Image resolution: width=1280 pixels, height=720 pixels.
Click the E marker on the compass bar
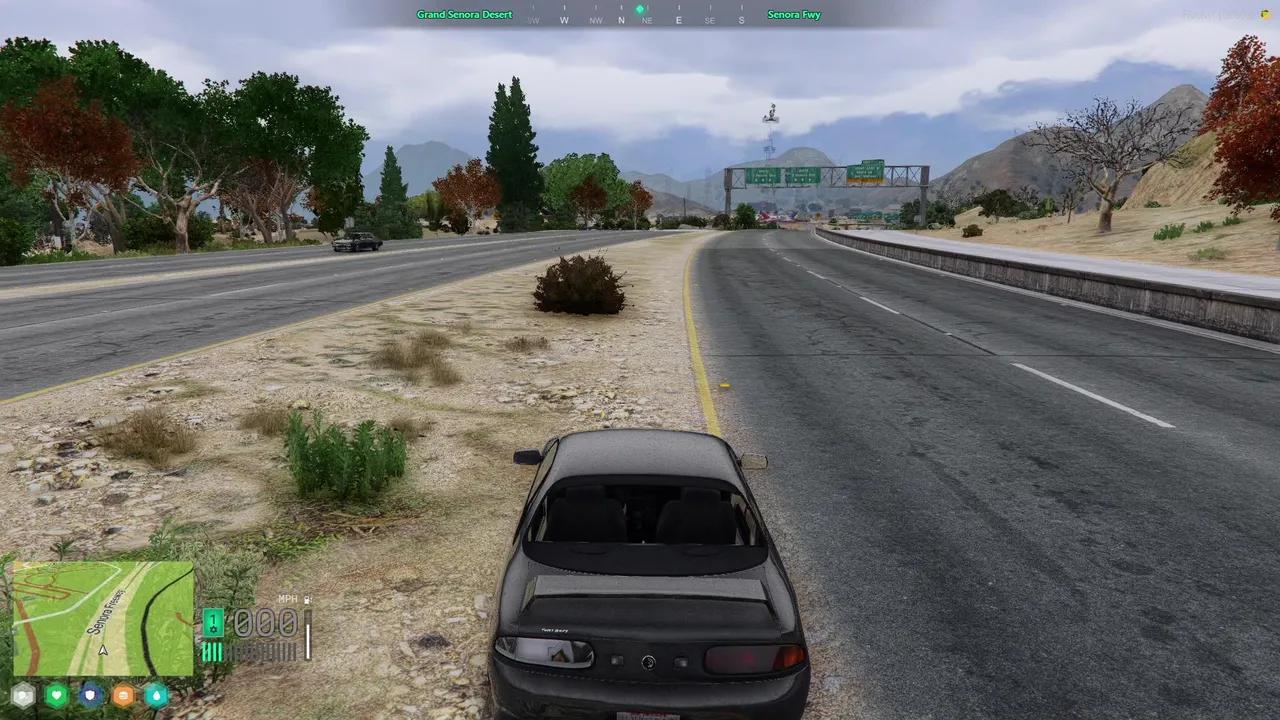click(x=679, y=20)
